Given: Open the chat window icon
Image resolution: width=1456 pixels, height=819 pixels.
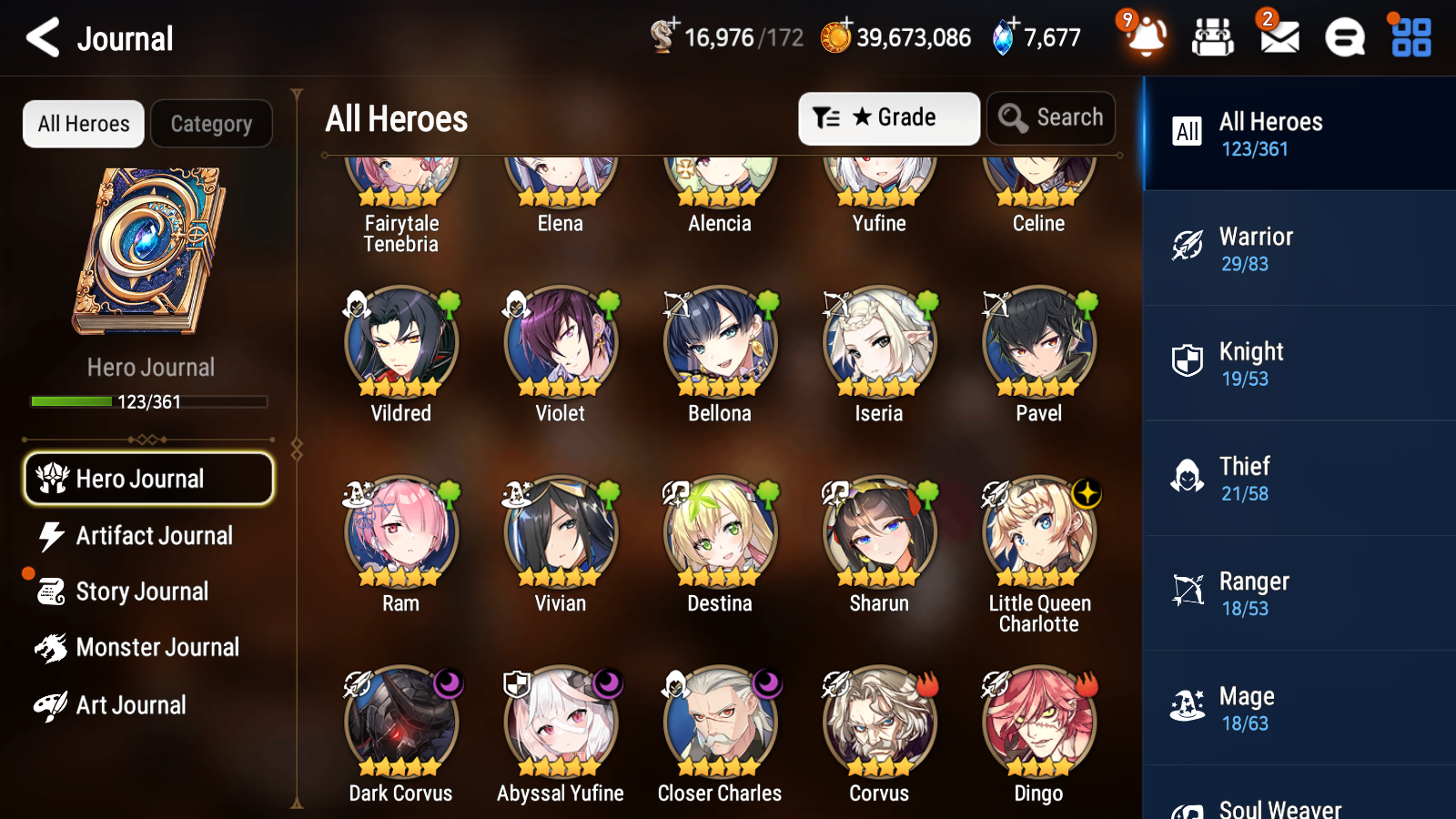Looking at the screenshot, I should click(1343, 37).
